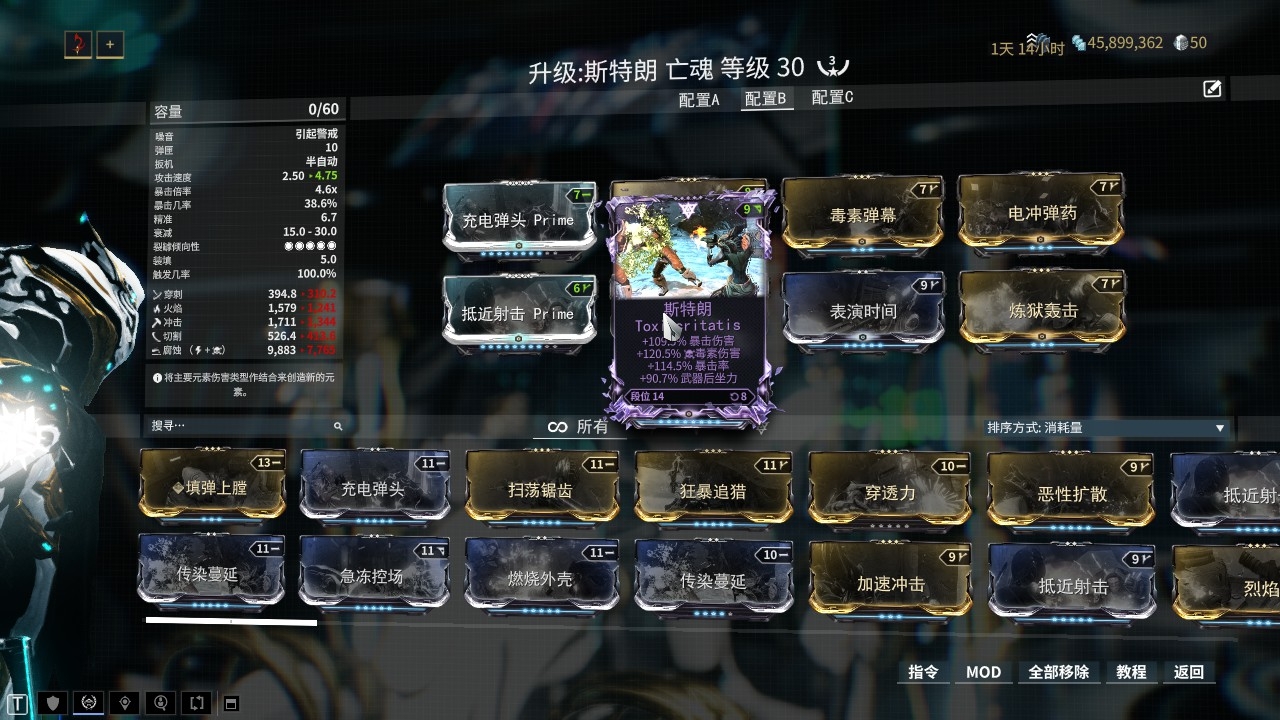Image resolution: width=1280 pixels, height=720 pixels.
Task: Click the credits icon beside 45,899,362
Action: point(1078,43)
